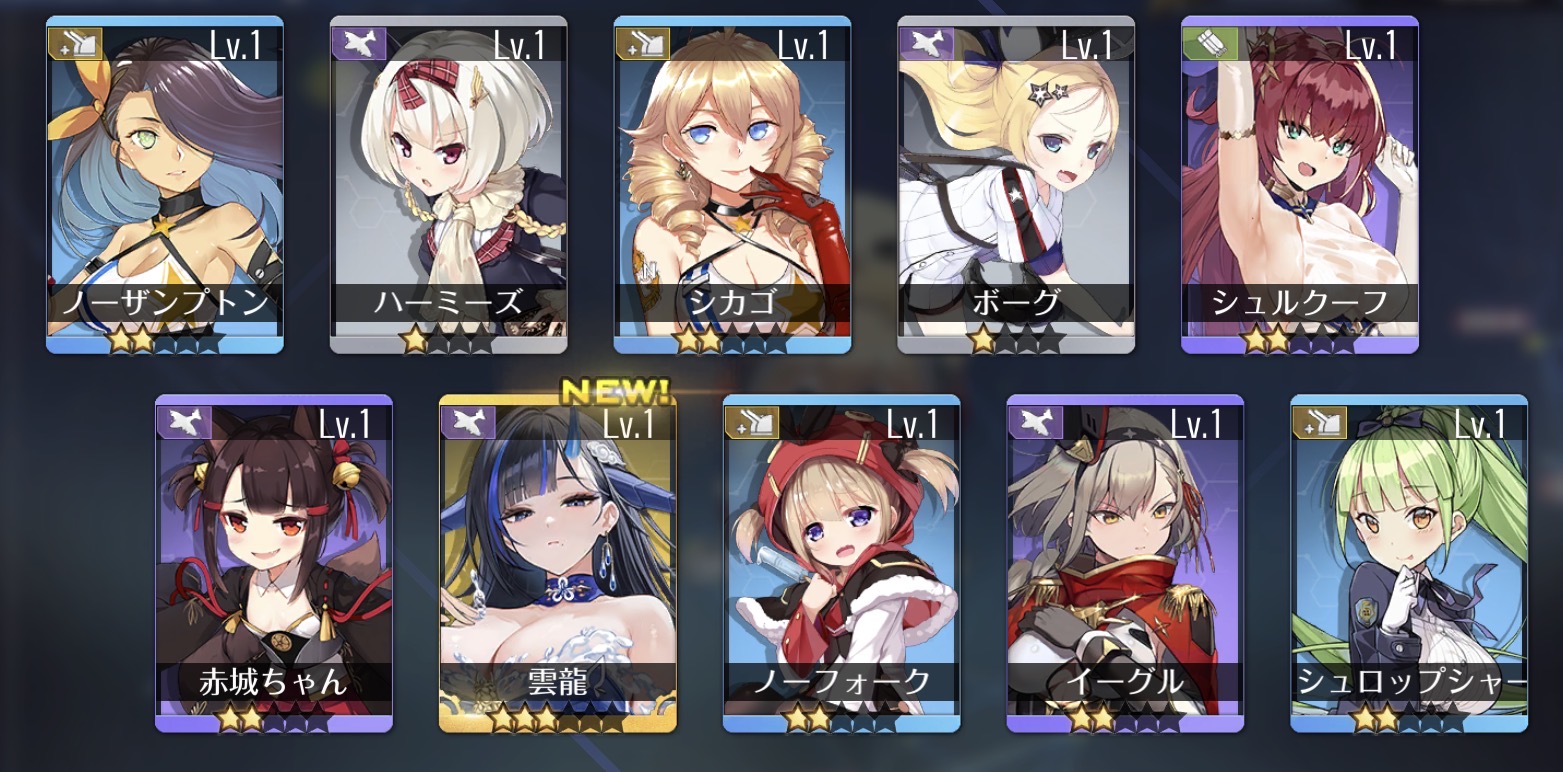Image resolution: width=1563 pixels, height=772 pixels.
Task: Choose the シカゴ card
Action: click(x=732, y=185)
